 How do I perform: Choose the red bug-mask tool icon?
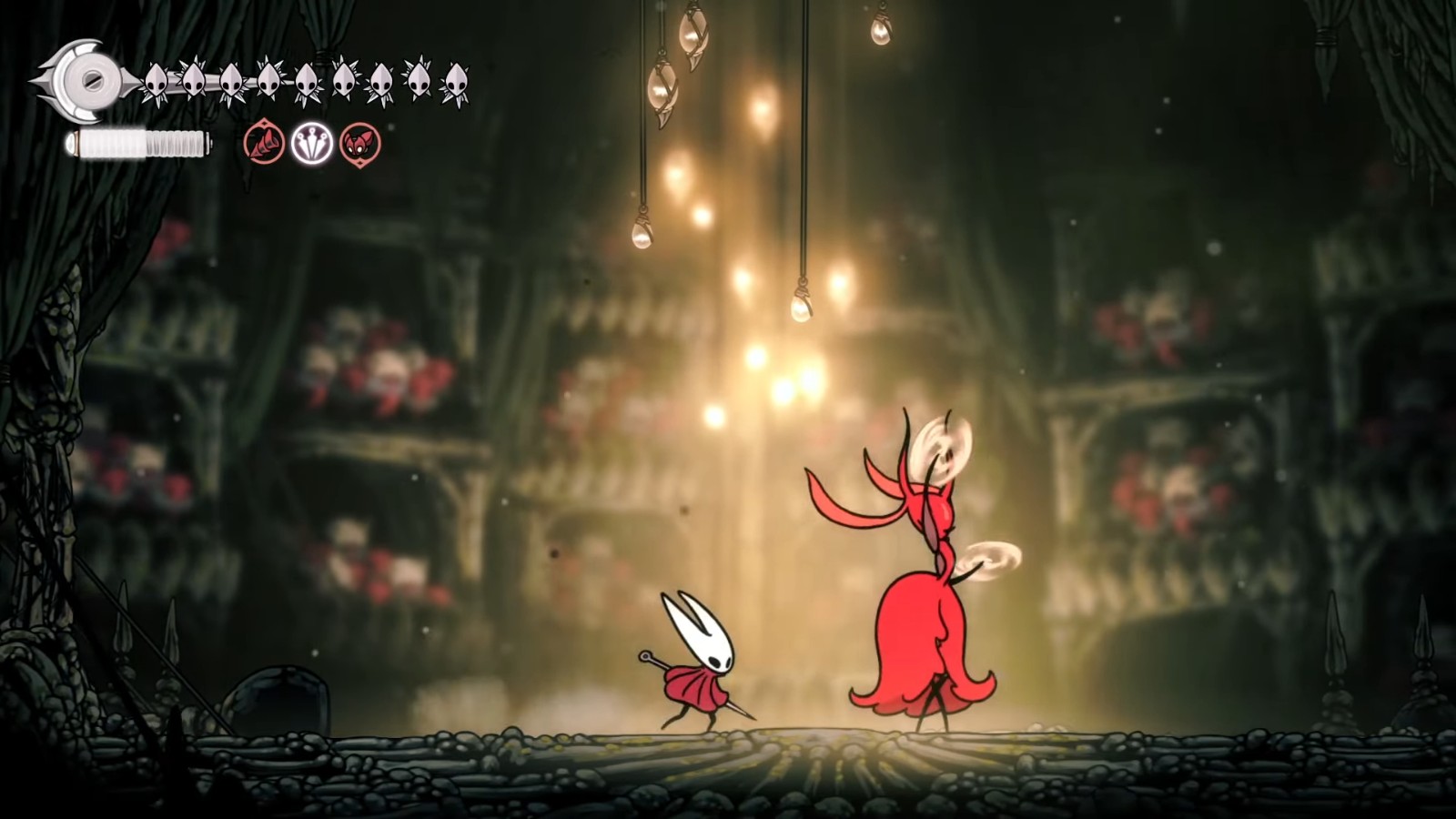359,144
